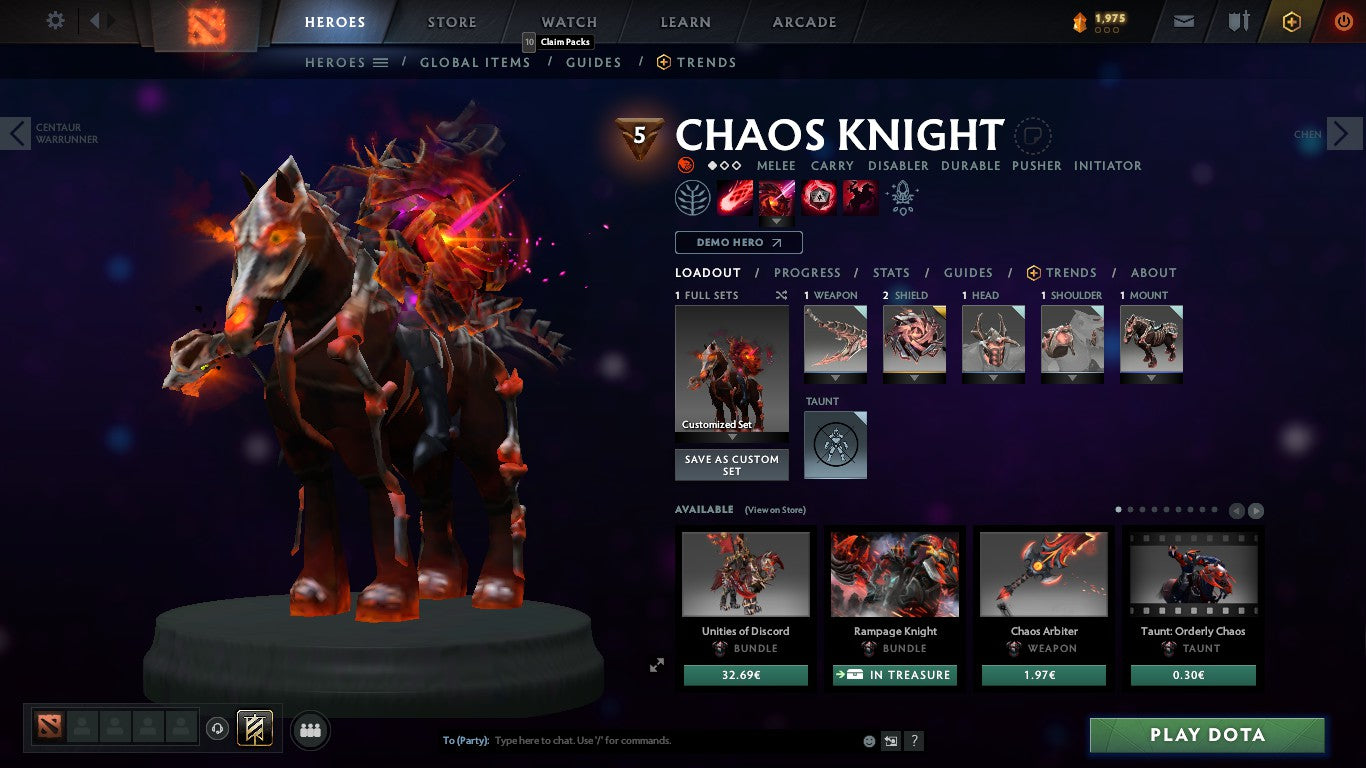Open Dota Plus hexagon icon

1292,21
